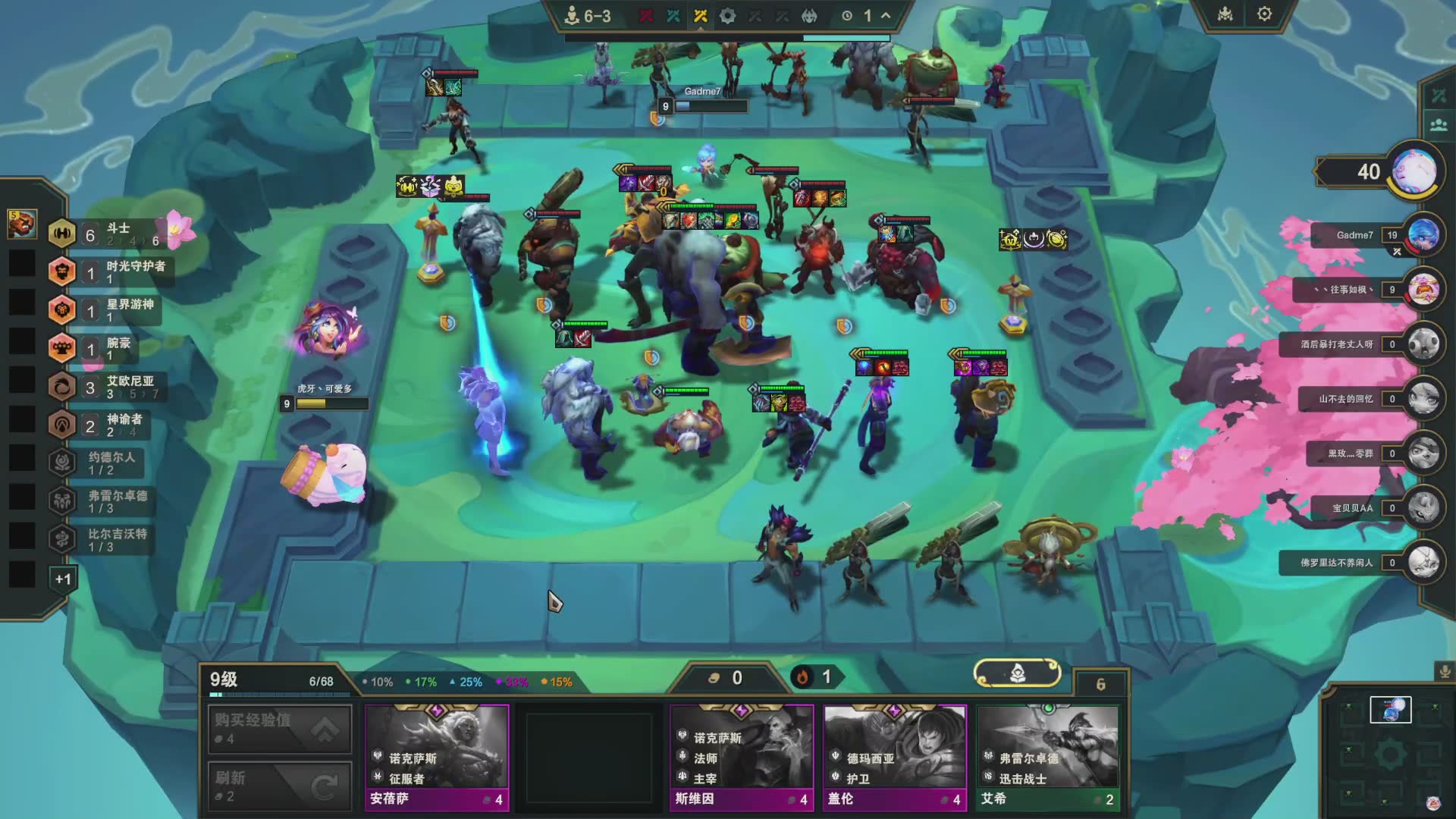Select the 盖伦 shop card
Viewport: 1456px width, 819px height.
(x=895, y=757)
